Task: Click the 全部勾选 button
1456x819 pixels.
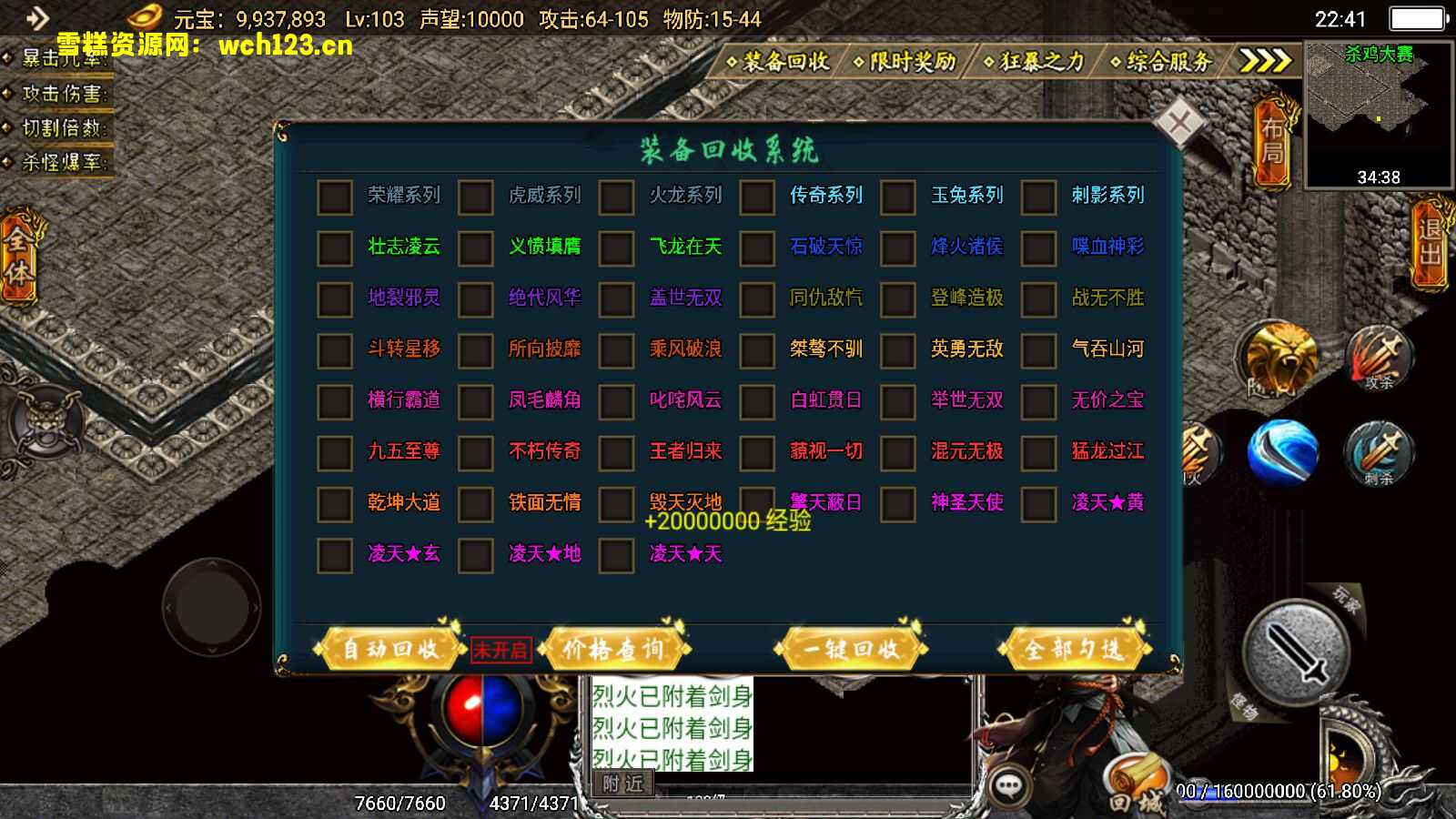Action: (1076, 649)
